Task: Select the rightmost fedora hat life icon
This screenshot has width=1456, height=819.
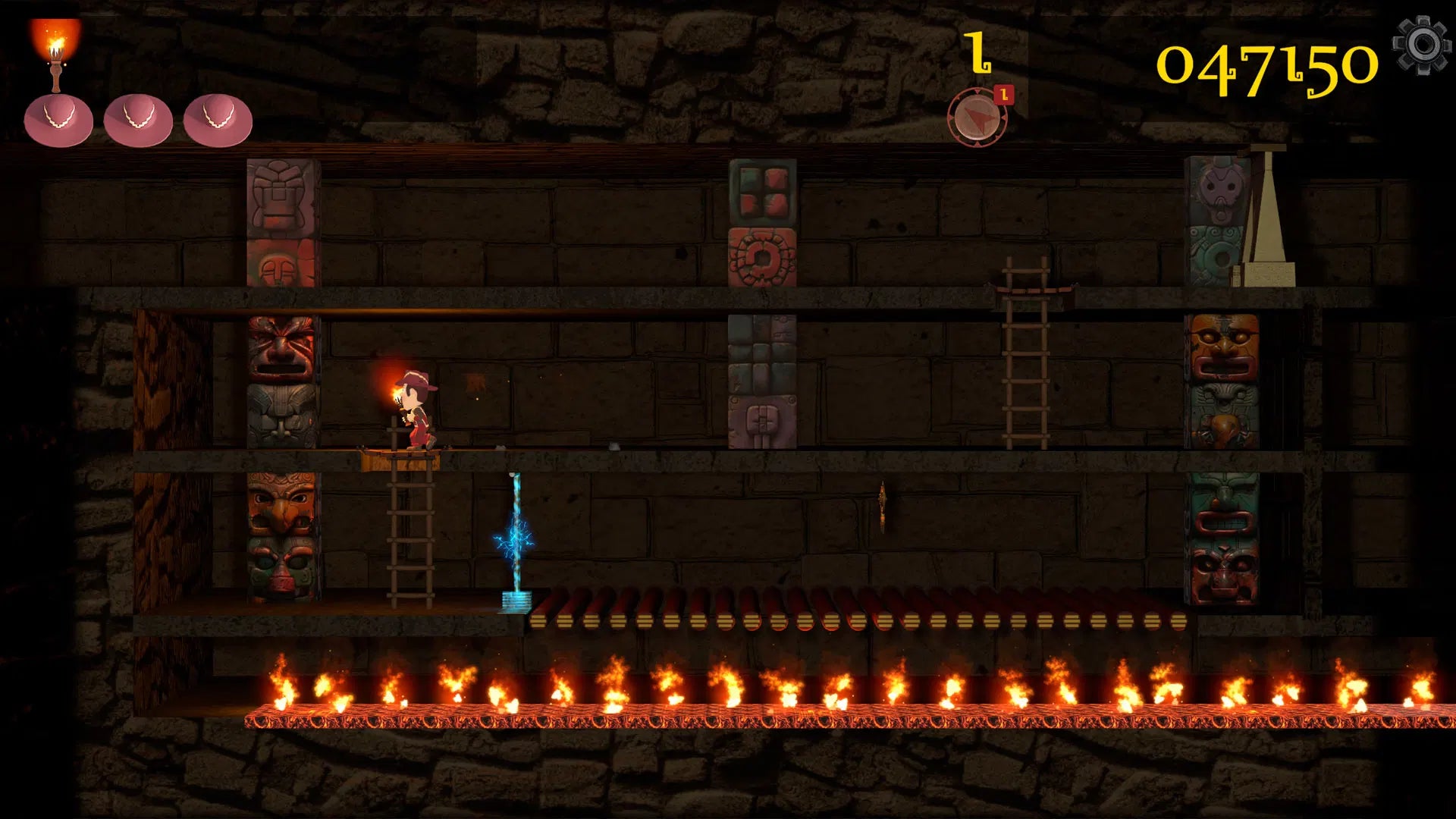Action: click(216, 118)
